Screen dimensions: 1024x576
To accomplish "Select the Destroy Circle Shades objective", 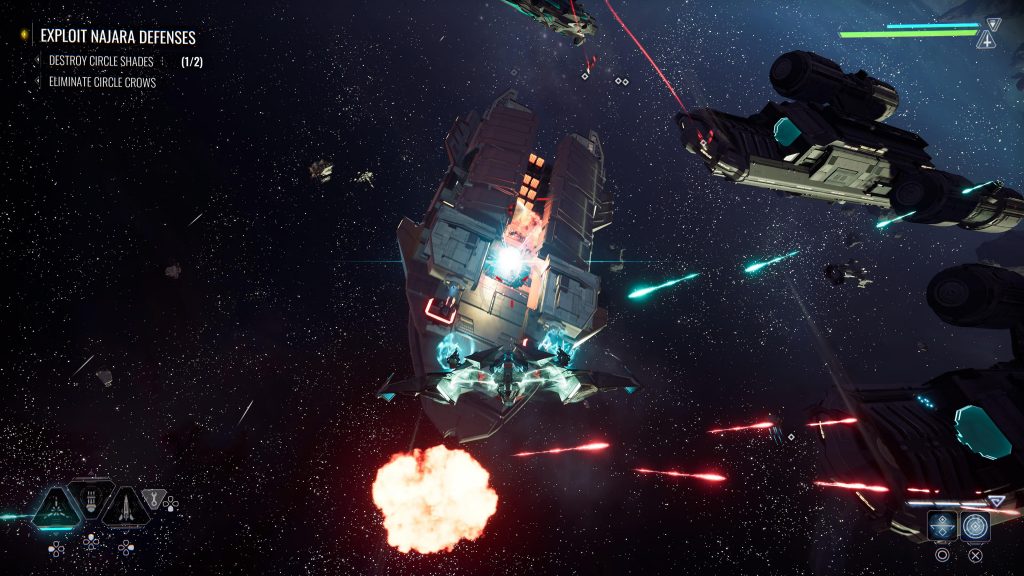I will pyautogui.click(x=101, y=61).
